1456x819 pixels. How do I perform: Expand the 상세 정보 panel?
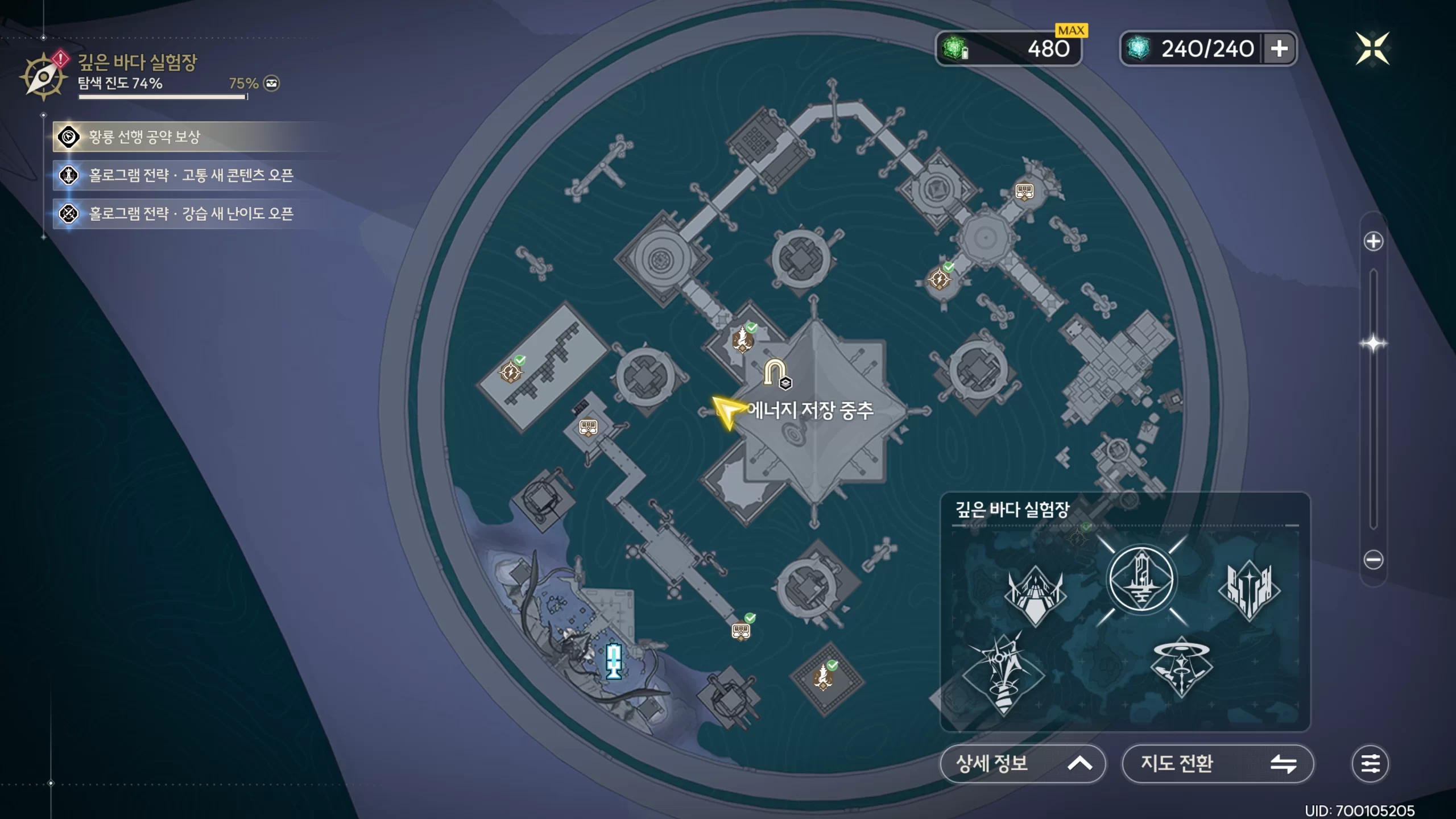click(1022, 763)
